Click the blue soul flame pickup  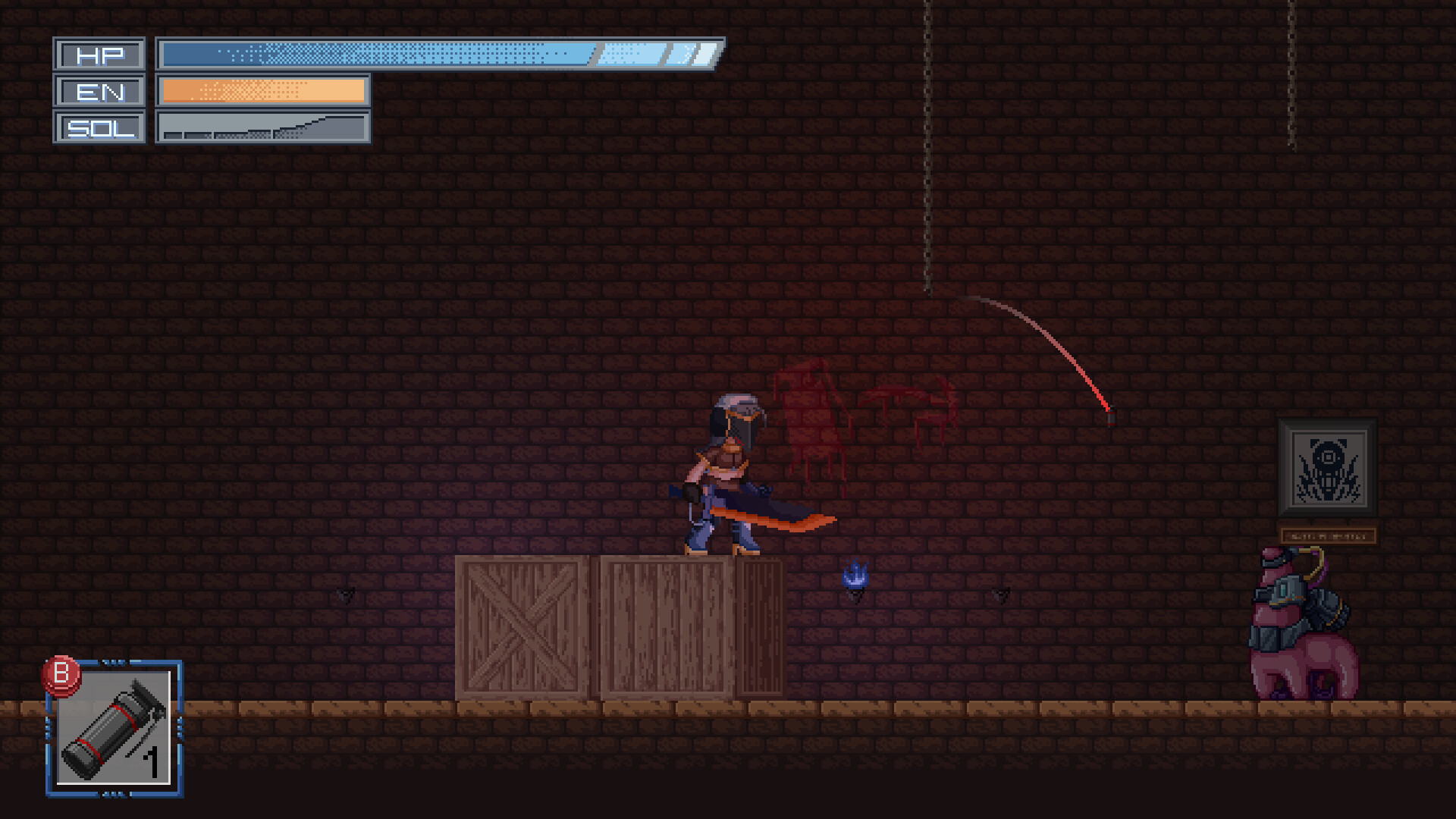pos(855,578)
